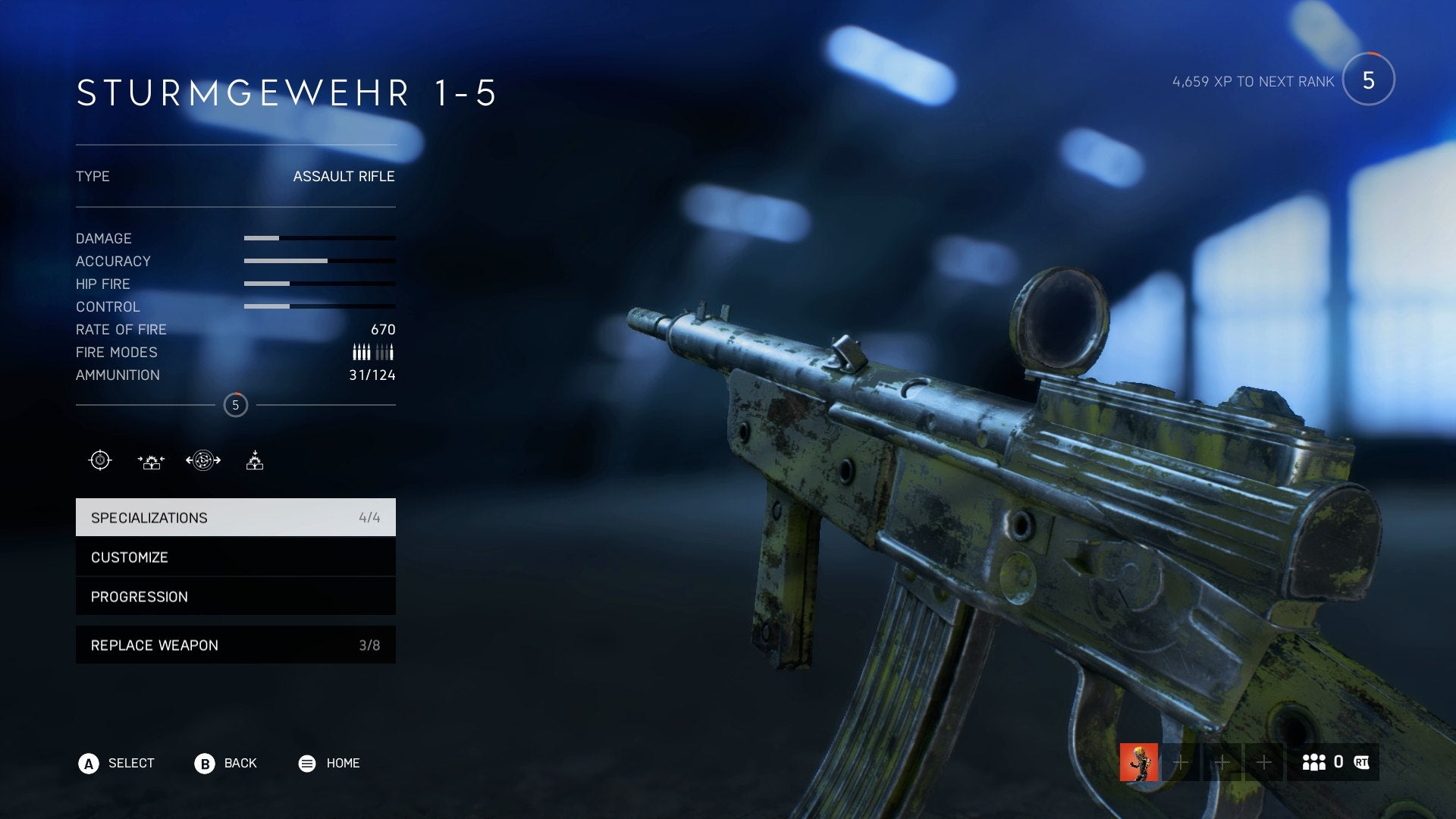The height and width of the screenshot is (819, 1456).
Task: Click the RT button prompt icon
Action: pyautogui.click(x=1362, y=763)
